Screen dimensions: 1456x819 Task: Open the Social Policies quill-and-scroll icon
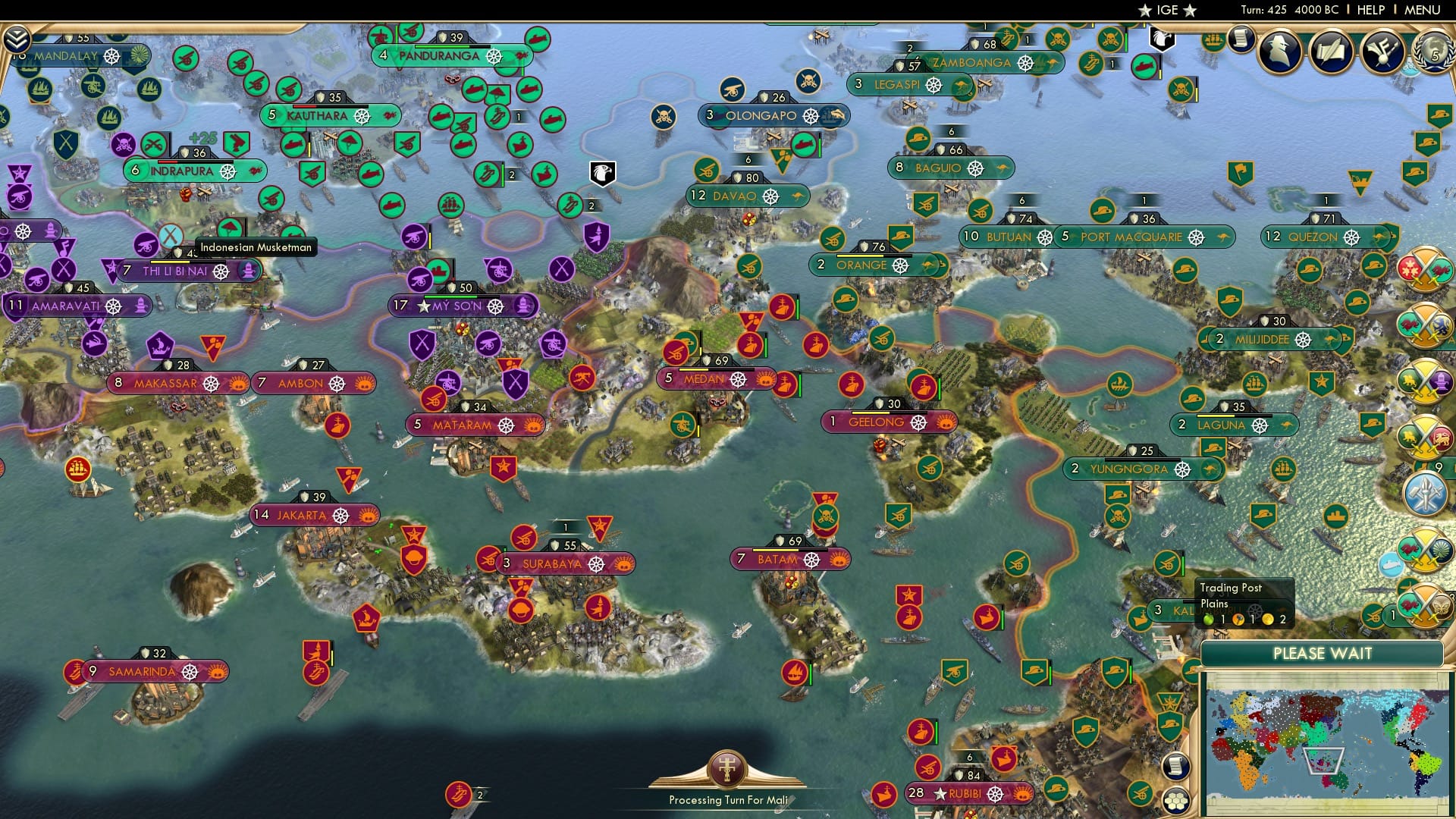1331,51
